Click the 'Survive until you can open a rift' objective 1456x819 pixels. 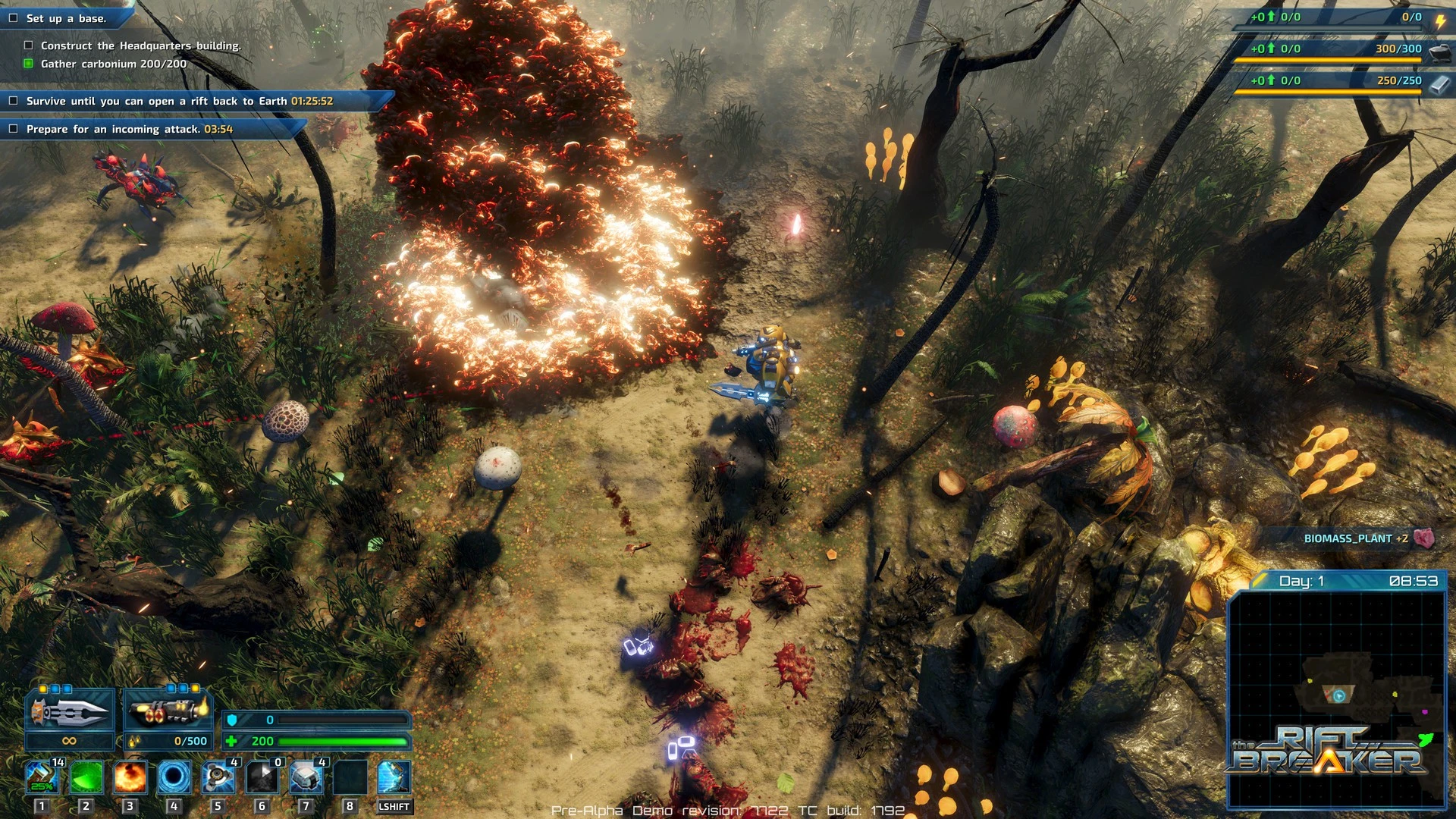click(179, 101)
